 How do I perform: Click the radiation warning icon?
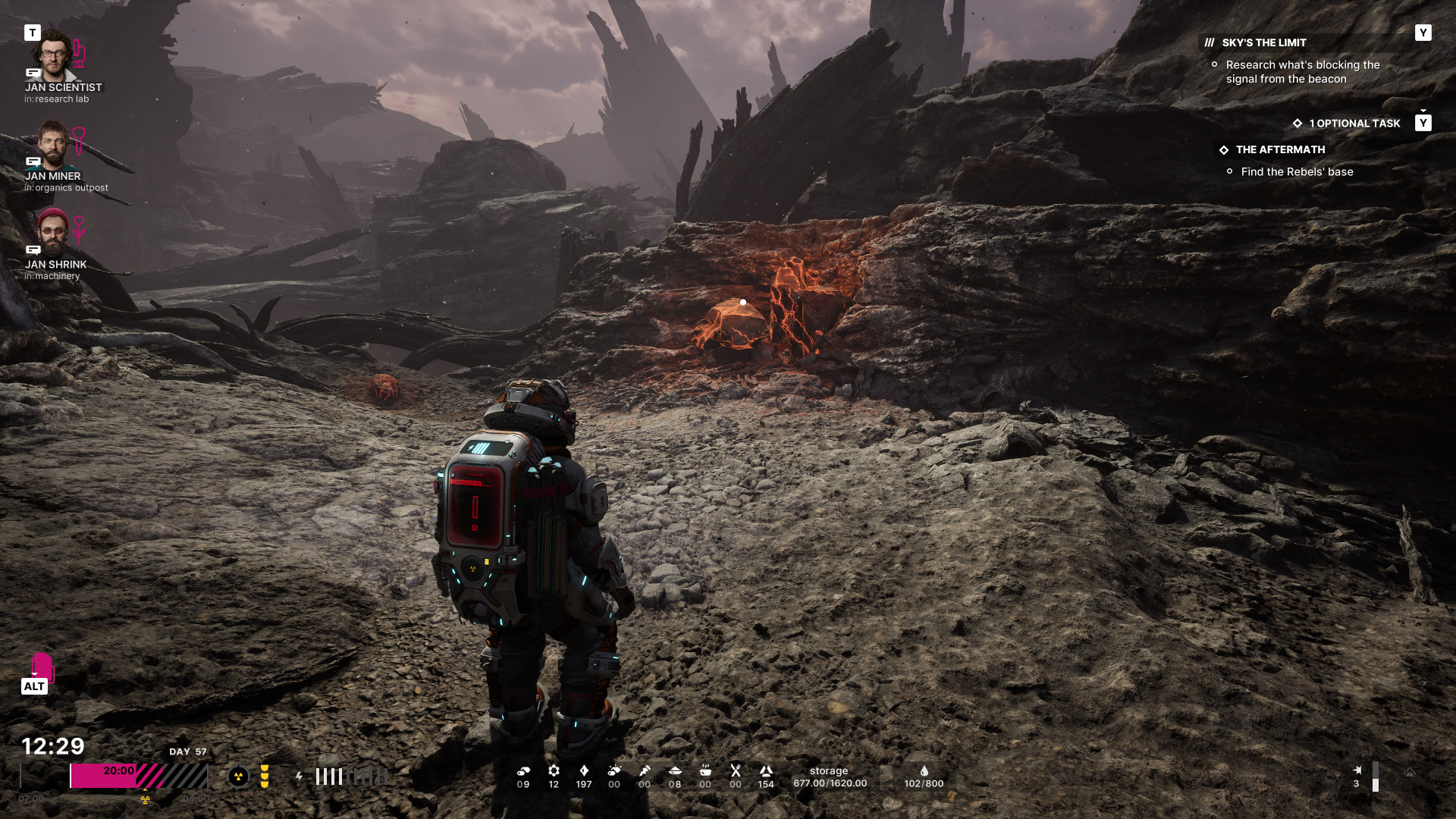(238, 777)
